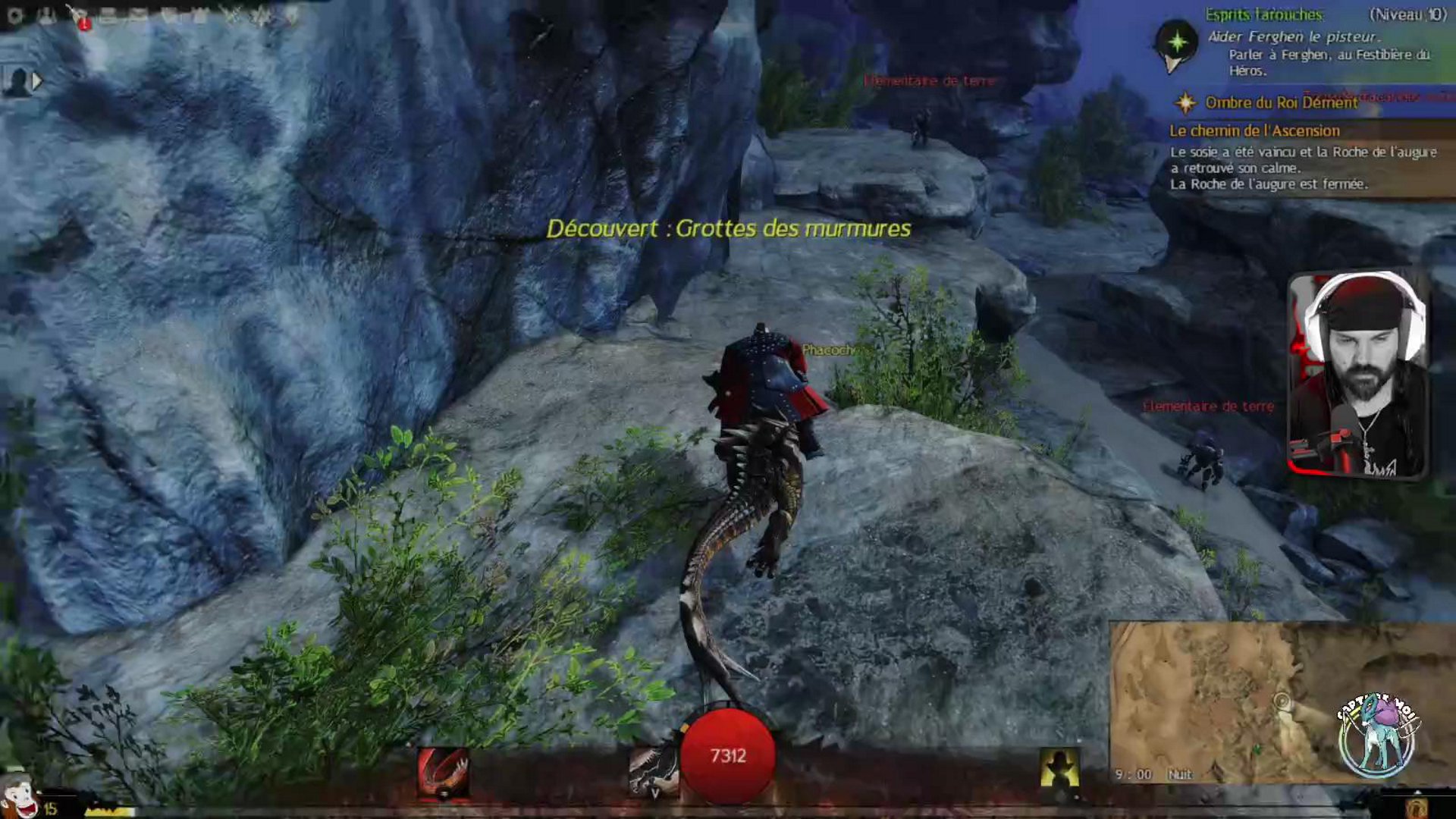This screenshot has width=1456, height=819.
Task: Click the monkey avatar icon
Action: click(18, 796)
